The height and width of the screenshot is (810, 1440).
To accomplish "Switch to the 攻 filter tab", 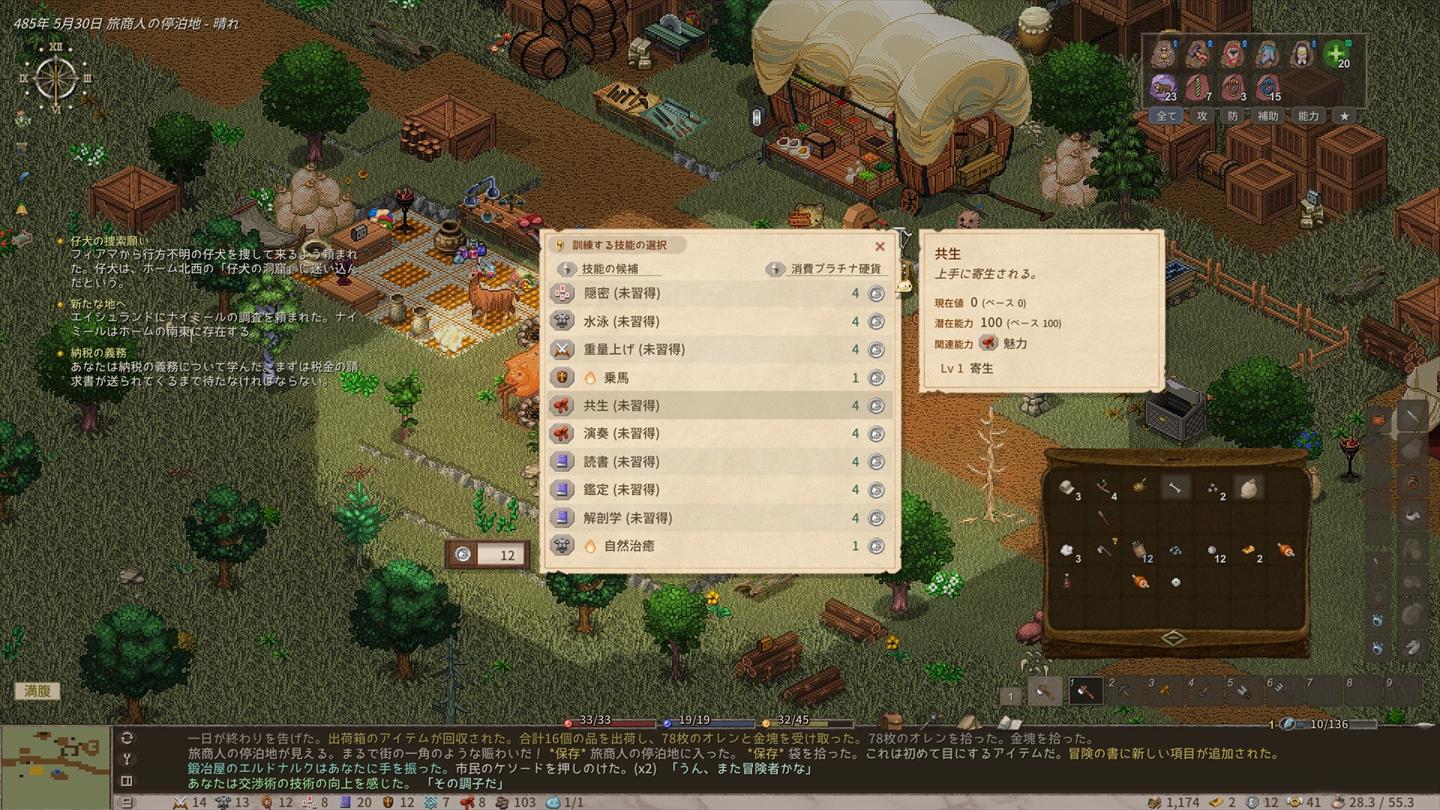I will [1203, 116].
